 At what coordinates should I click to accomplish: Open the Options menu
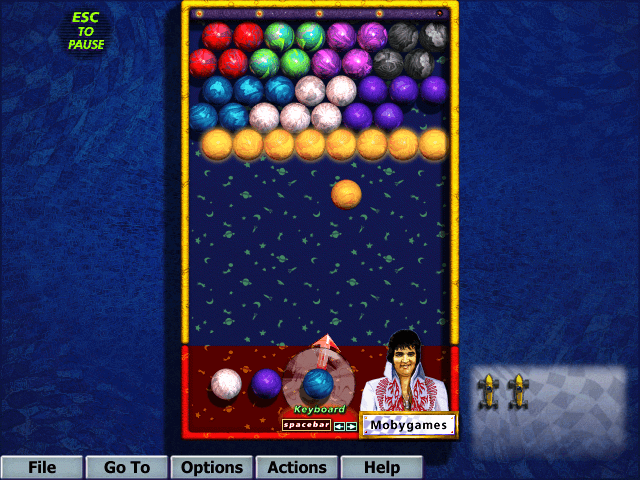pos(212,467)
